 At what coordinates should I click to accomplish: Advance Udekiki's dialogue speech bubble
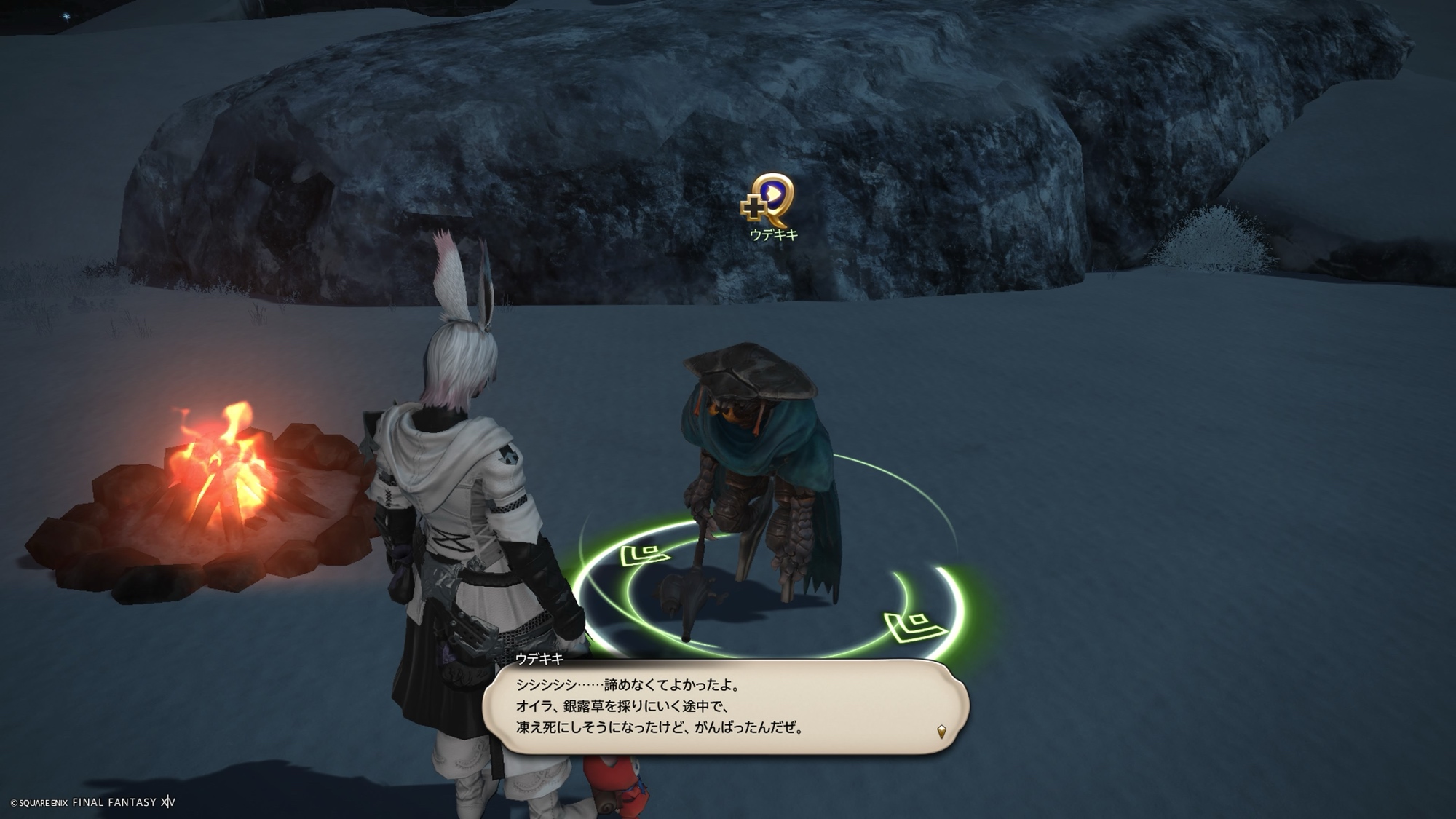pyautogui.click(x=724, y=706)
